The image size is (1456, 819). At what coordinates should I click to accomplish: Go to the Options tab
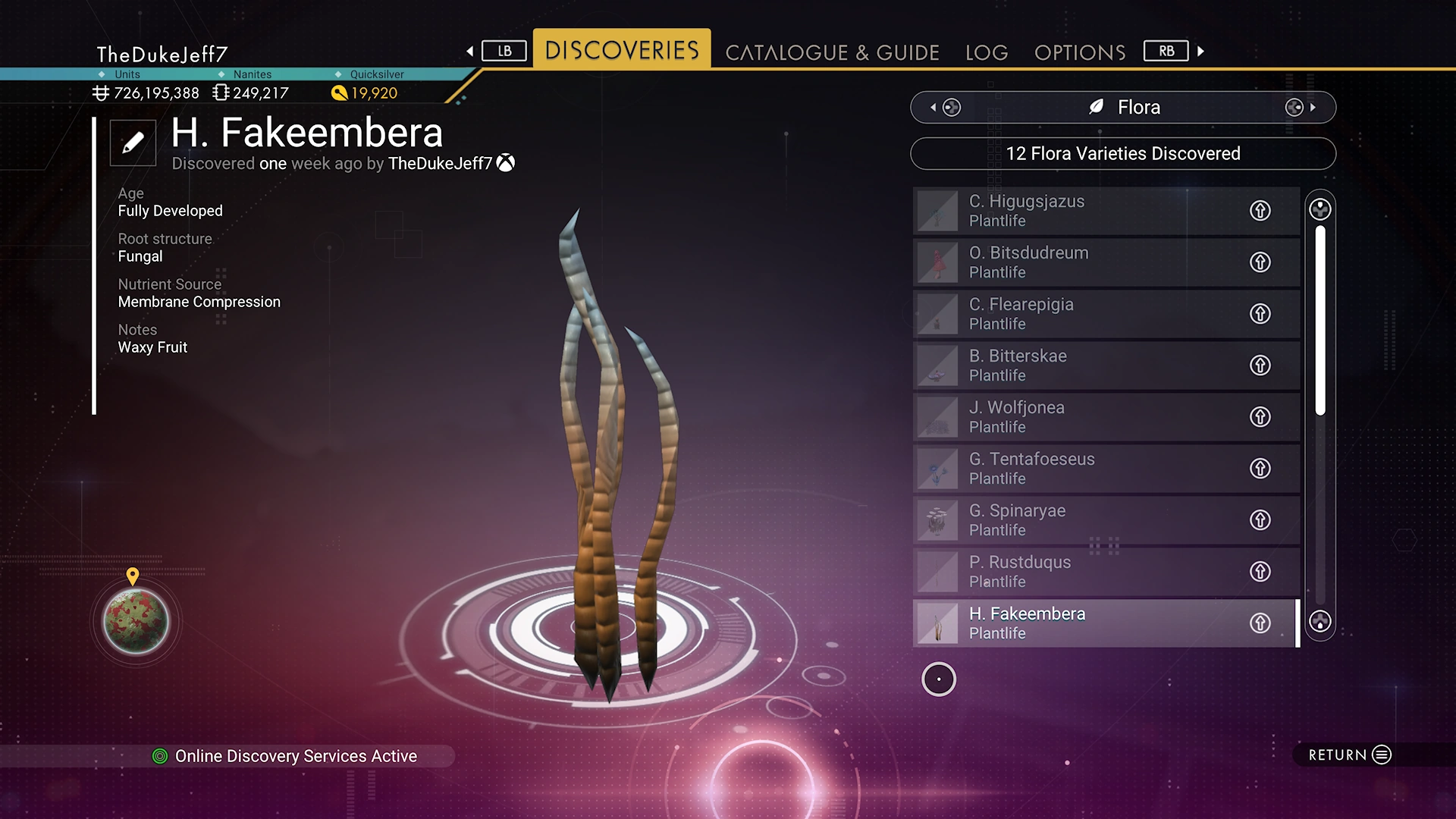pyautogui.click(x=1080, y=52)
